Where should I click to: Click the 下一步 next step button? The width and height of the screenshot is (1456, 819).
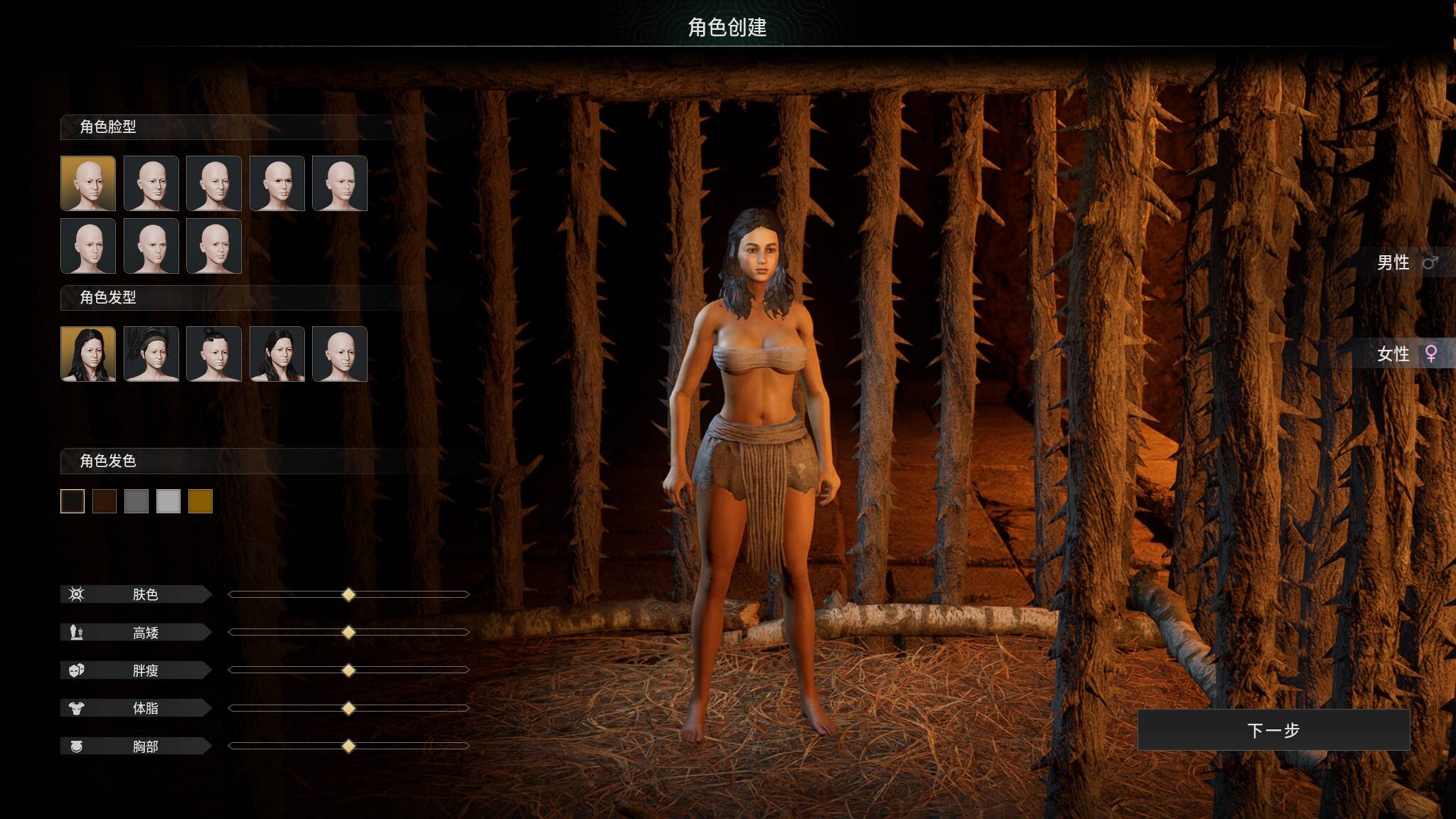1273,729
